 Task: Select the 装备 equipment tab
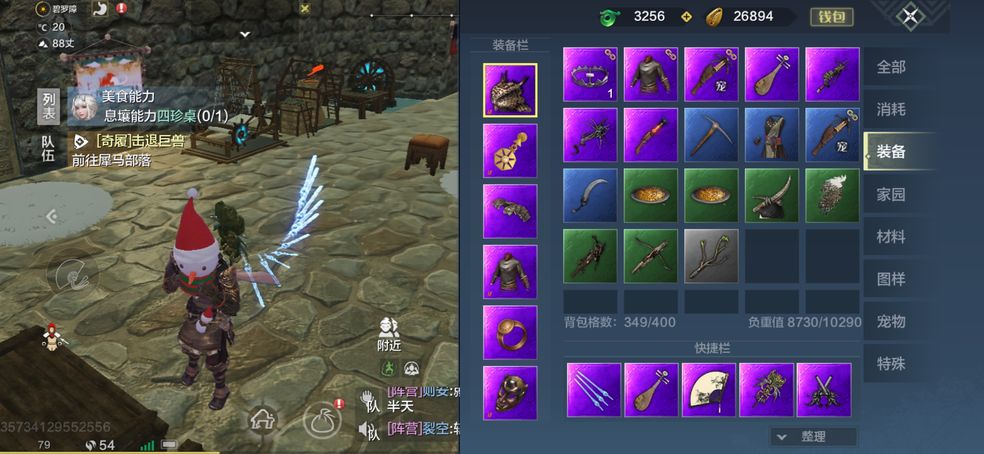891,151
